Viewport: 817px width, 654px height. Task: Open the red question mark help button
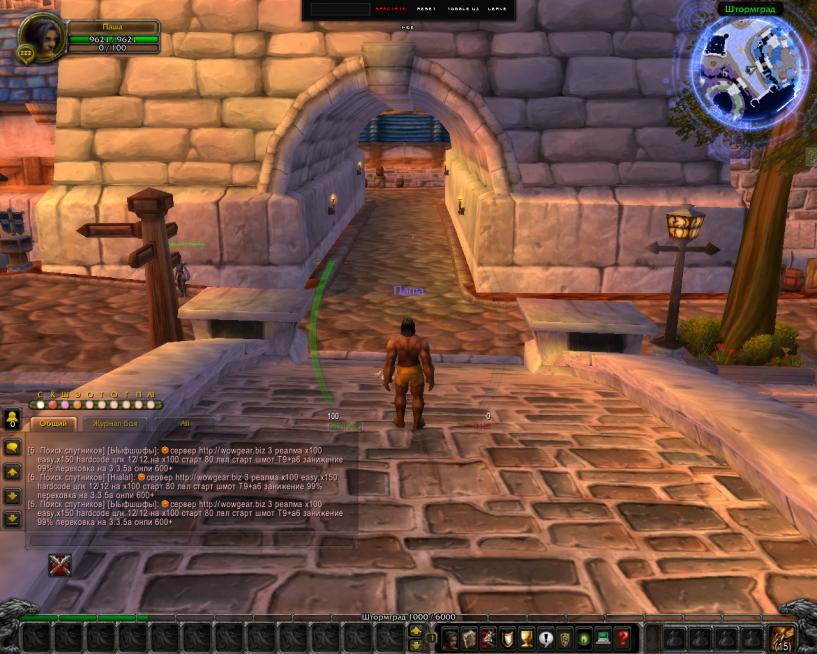pos(622,637)
